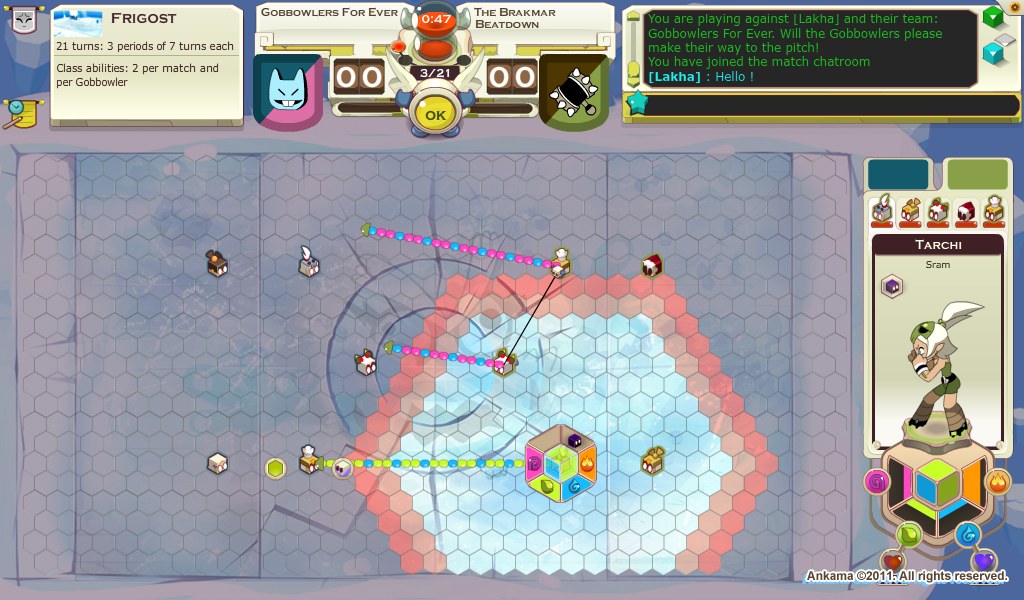
Task: Click the green shield icon beside chat
Action: 992,17
